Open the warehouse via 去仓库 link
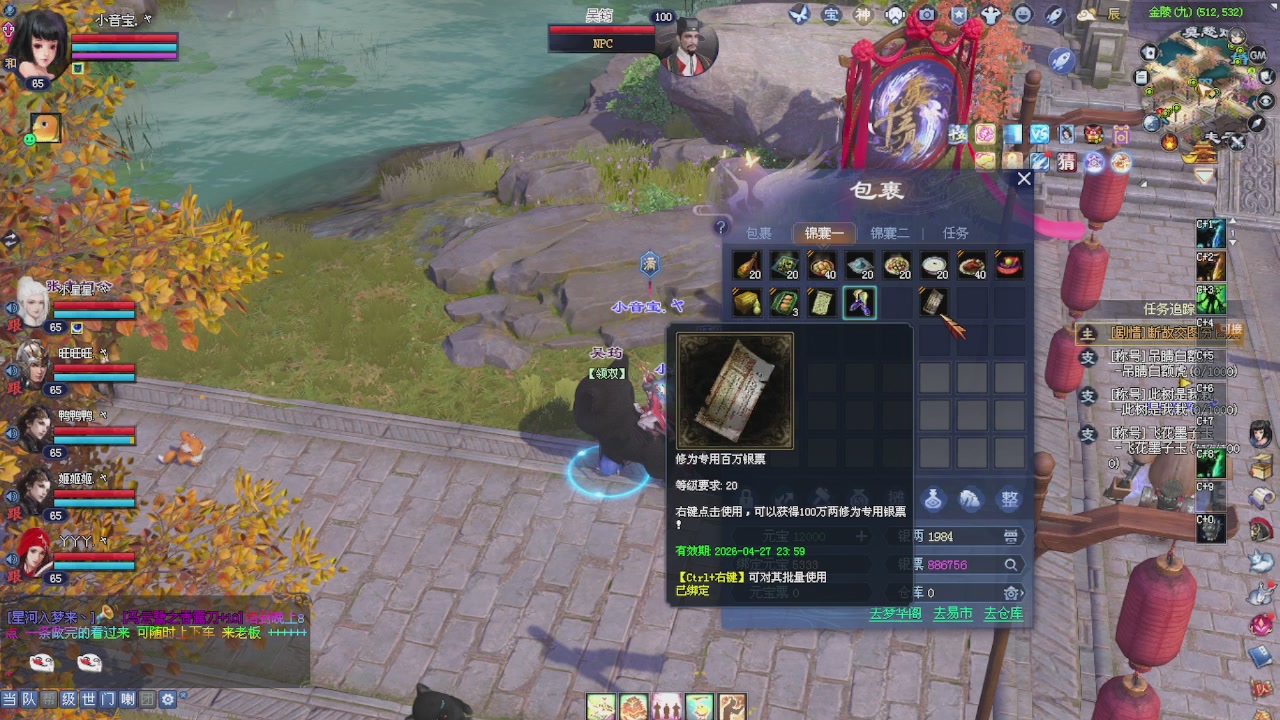1280x720 pixels. point(1003,613)
